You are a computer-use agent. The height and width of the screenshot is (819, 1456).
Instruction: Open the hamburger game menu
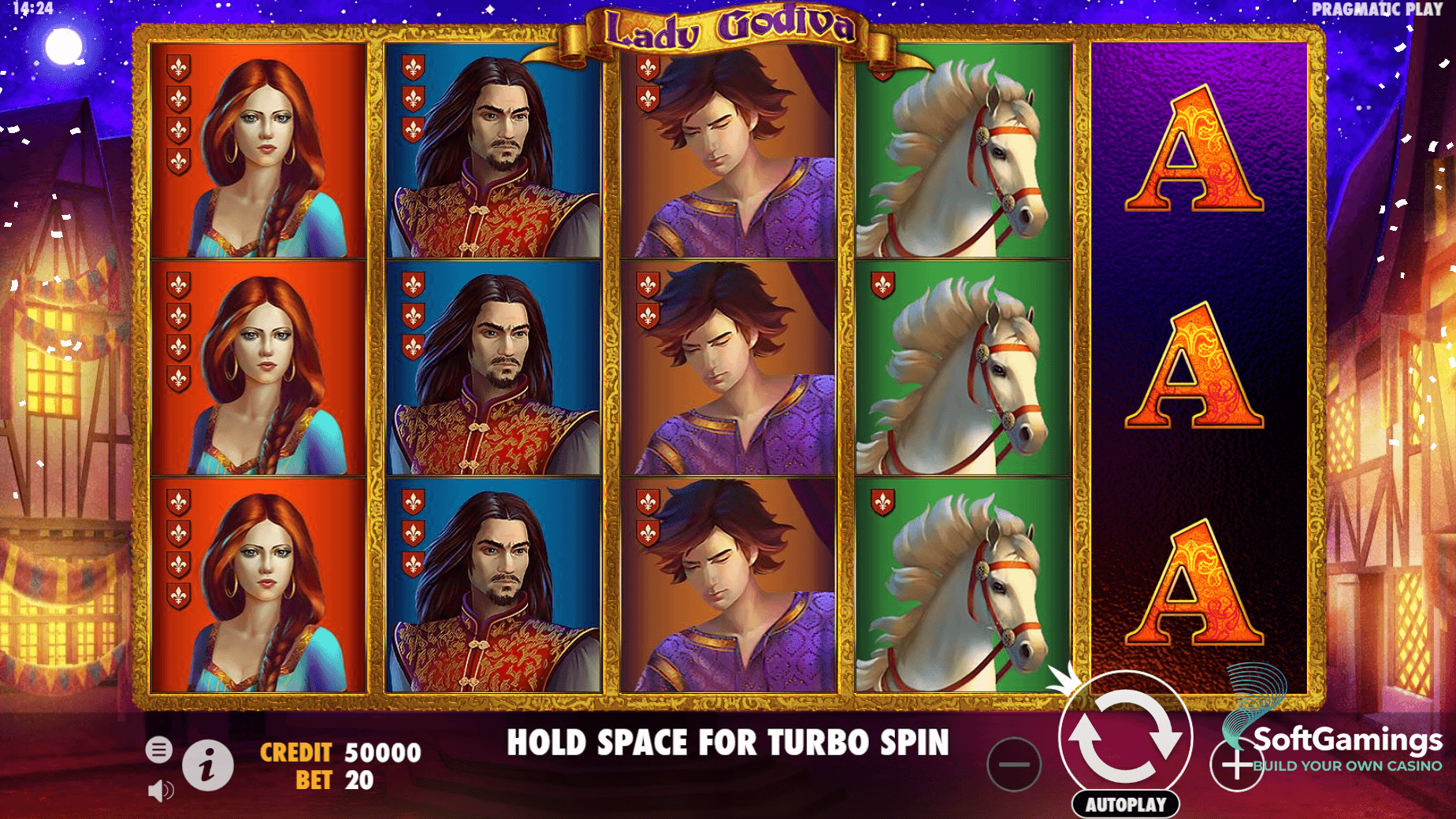tap(161, 749)
